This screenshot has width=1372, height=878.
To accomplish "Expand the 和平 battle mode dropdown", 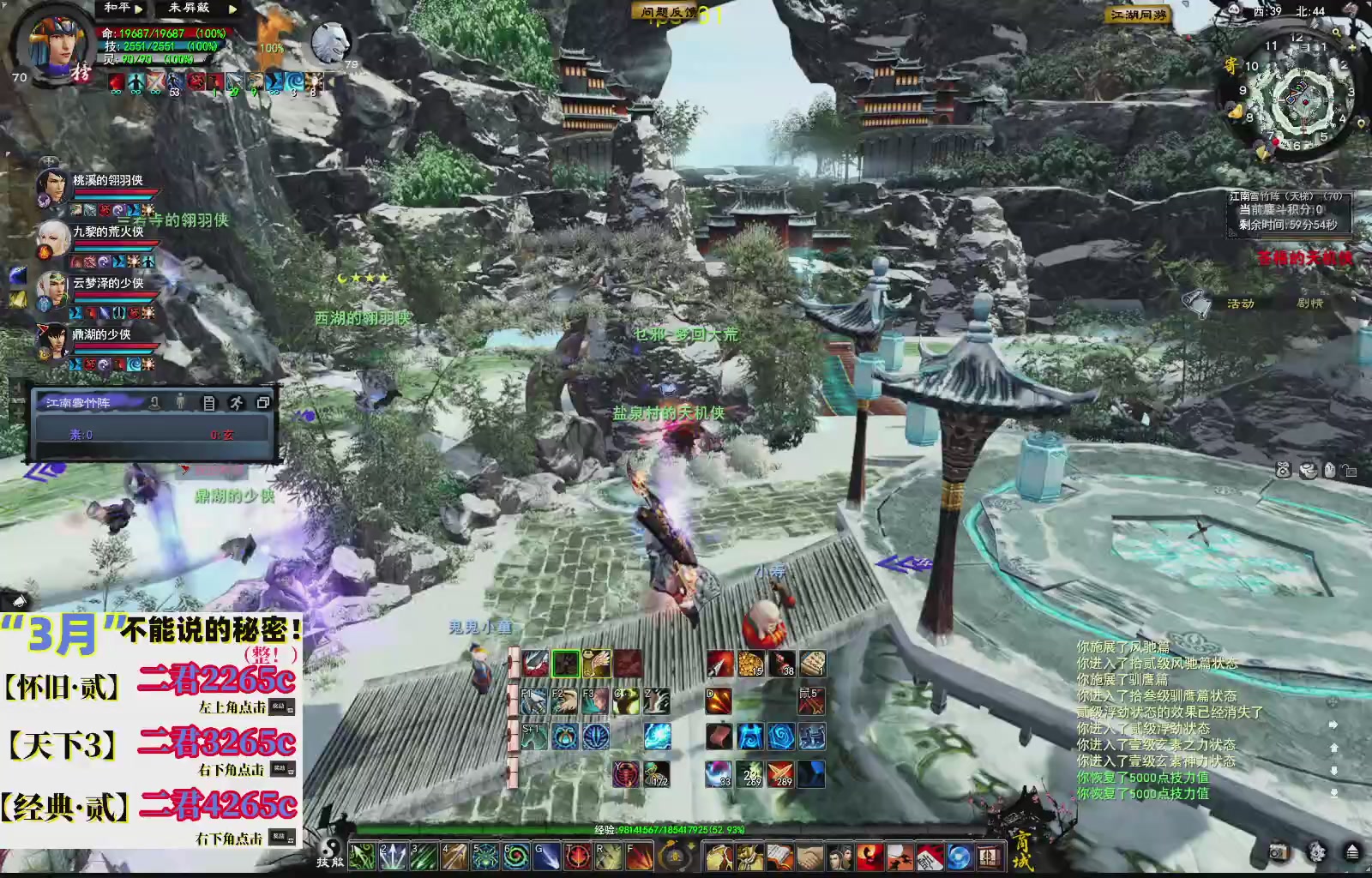I will (137, 9).
